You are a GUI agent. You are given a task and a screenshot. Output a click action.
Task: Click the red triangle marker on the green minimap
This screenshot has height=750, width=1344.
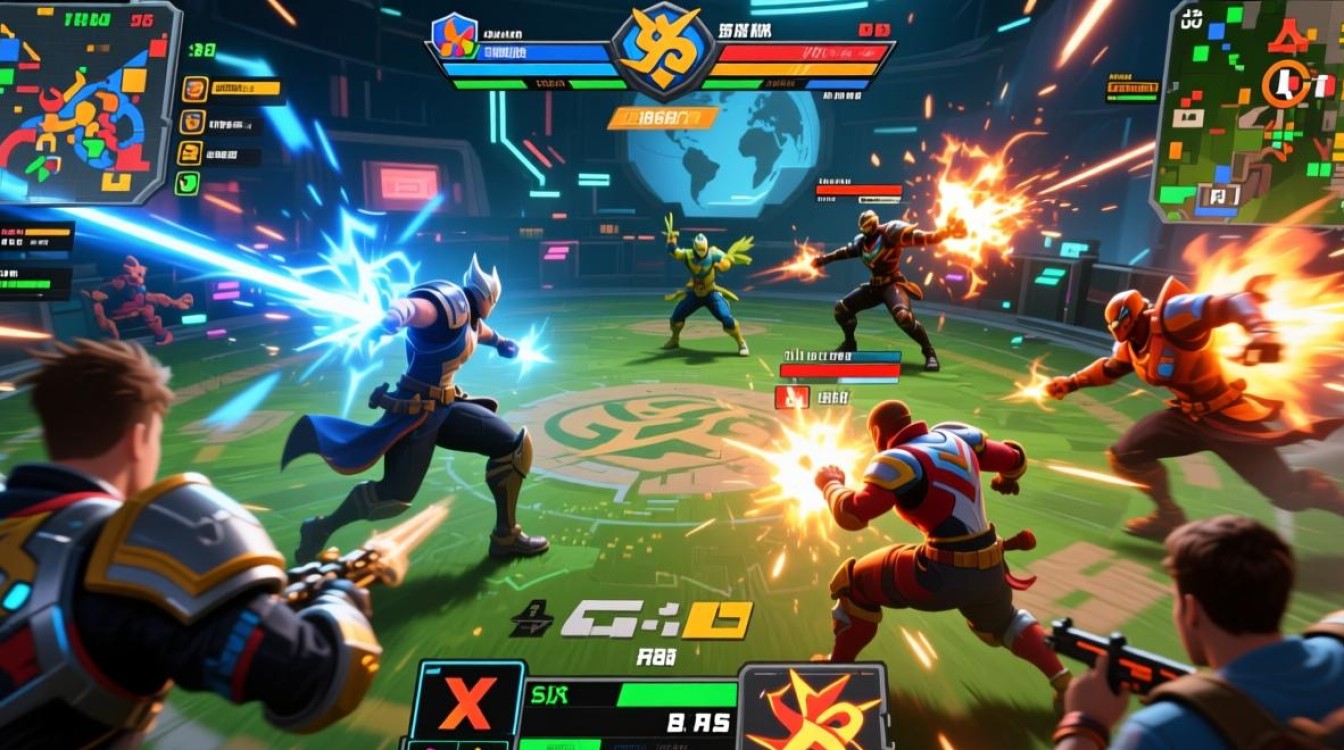point(1288,38)
